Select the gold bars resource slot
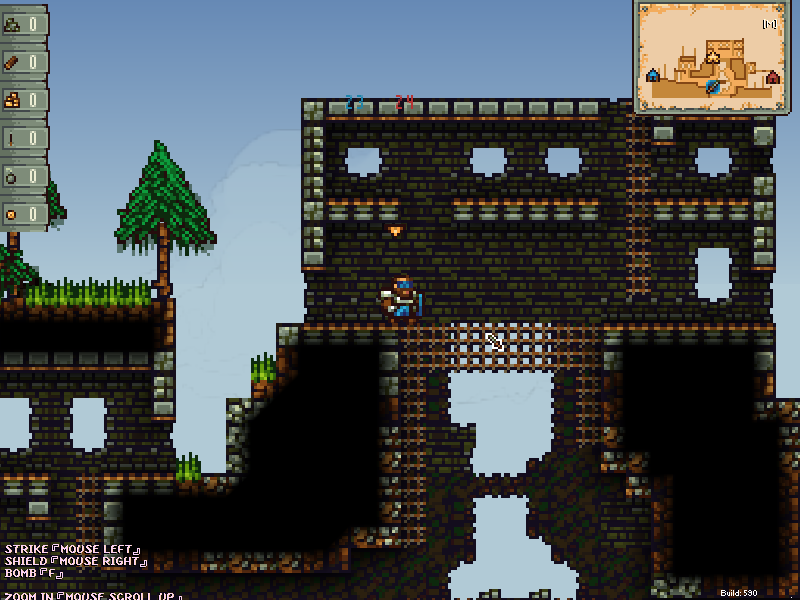 (24, 100)
